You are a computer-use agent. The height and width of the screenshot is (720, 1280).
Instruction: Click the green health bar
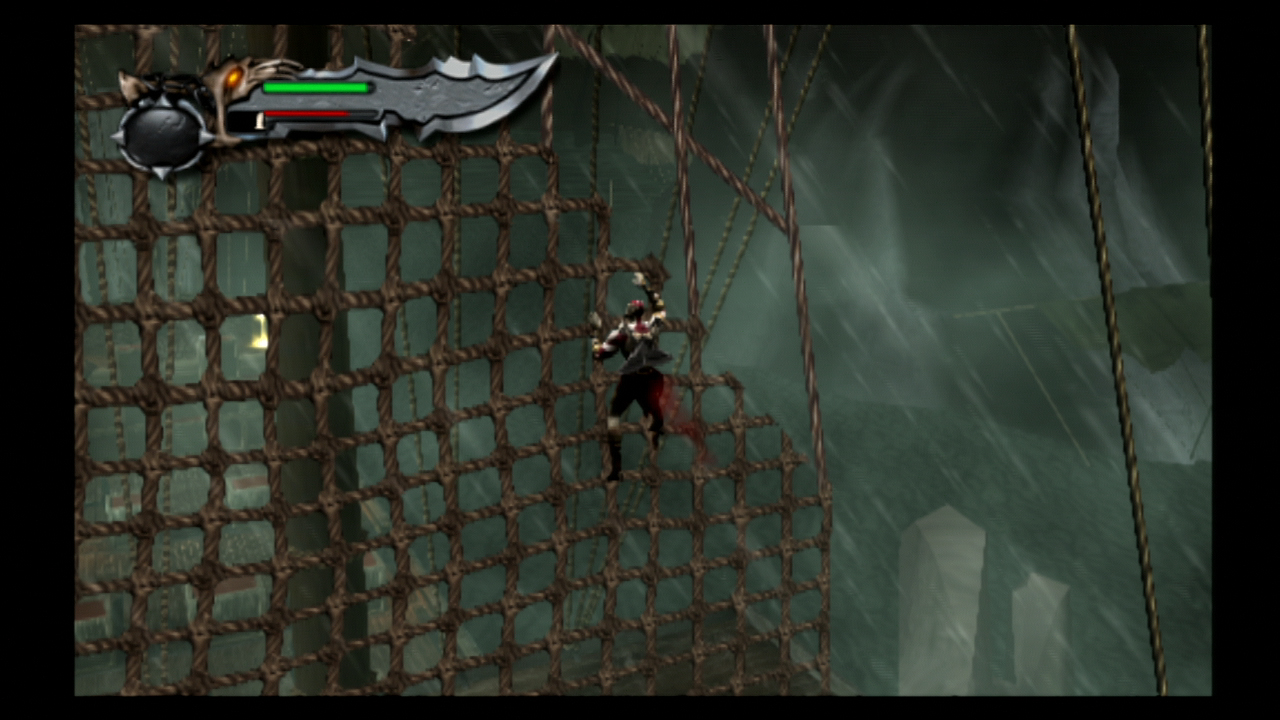(315, 88)
